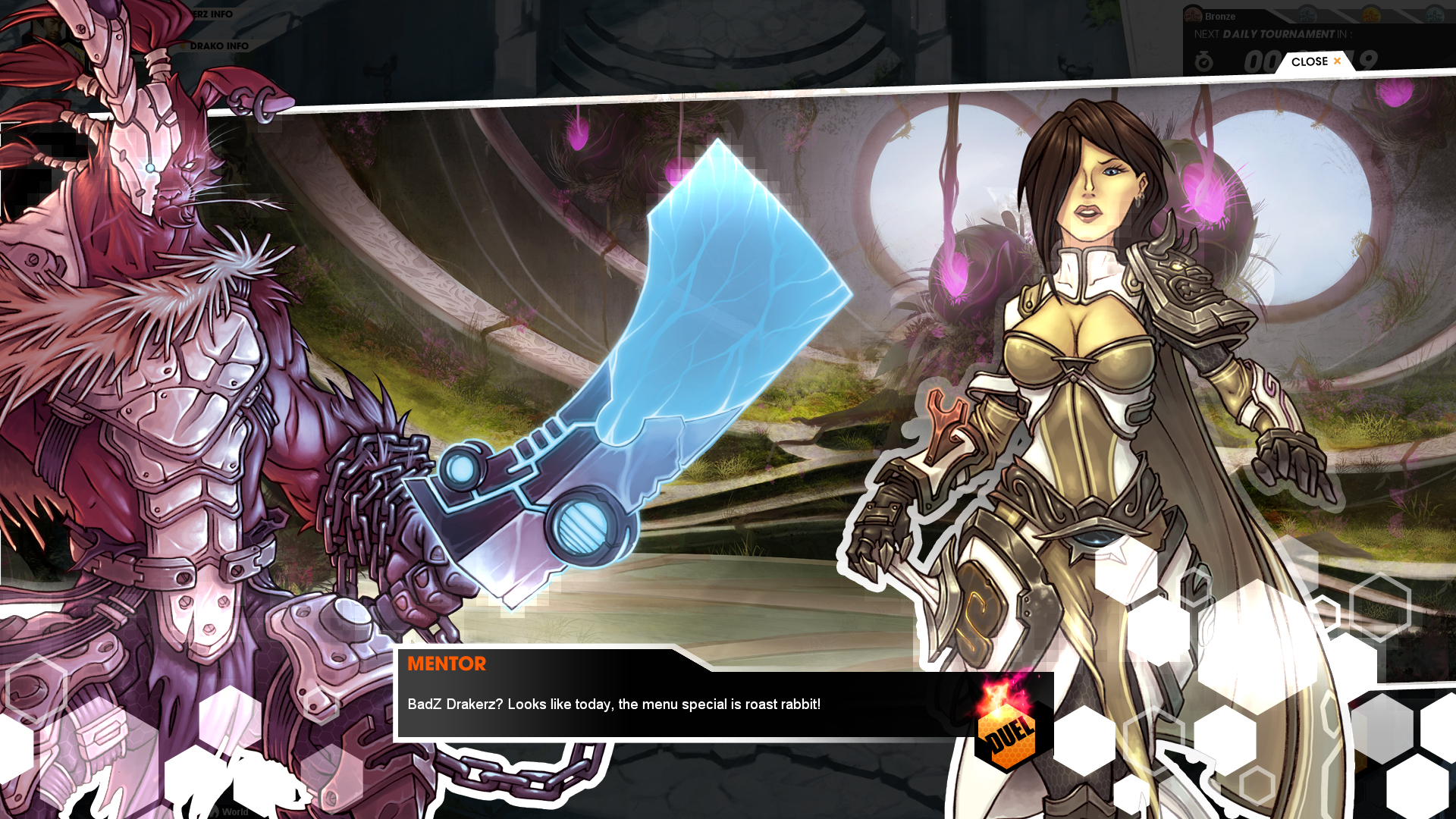Select the Bronze league label
This screenshot has width=1456, height=819.
coord(1221,16)
